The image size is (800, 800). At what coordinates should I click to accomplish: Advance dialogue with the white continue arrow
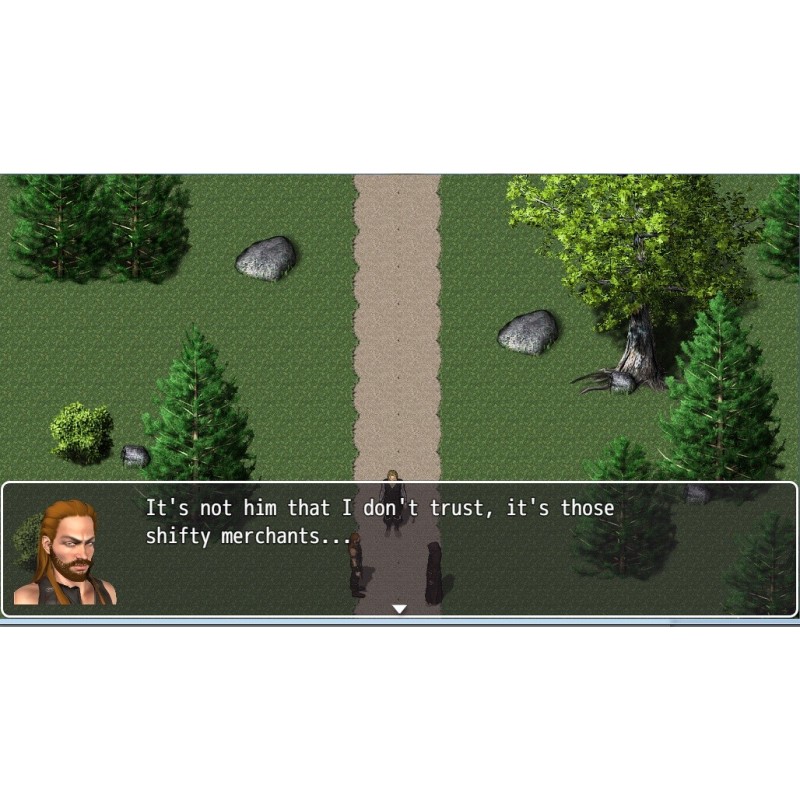(399, 608)
